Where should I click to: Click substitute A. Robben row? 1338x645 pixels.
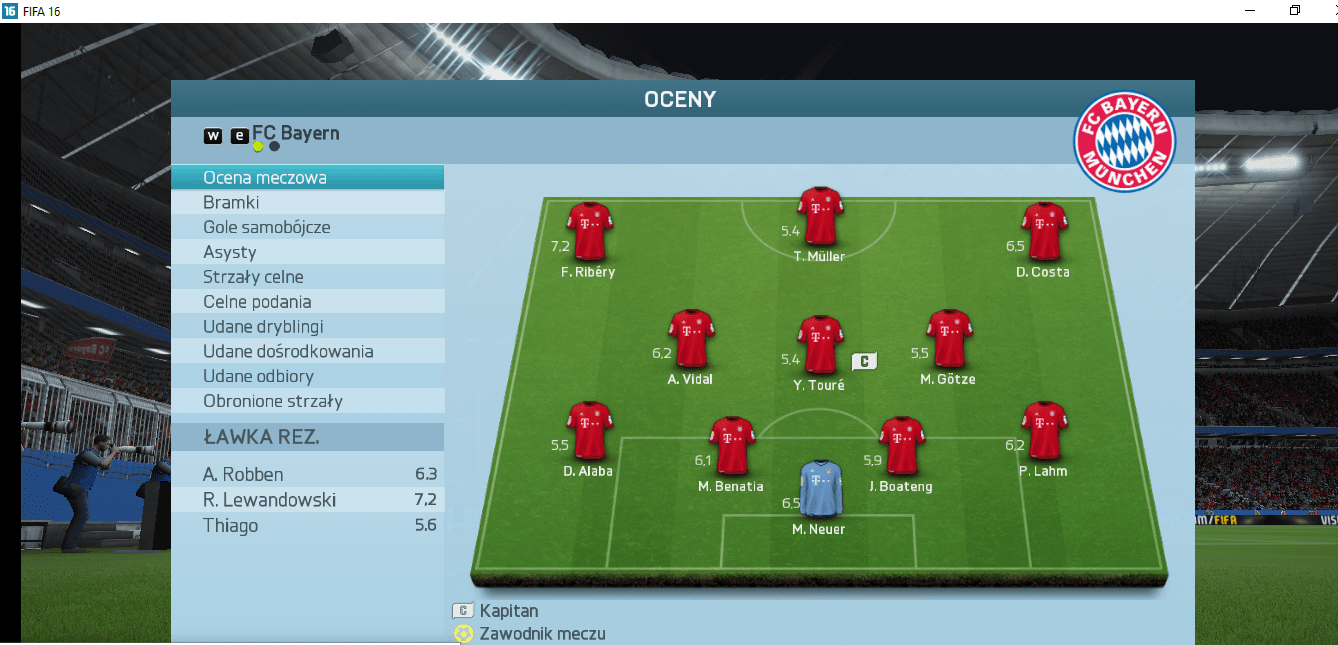pyautogui.click(x=307, y=475)
